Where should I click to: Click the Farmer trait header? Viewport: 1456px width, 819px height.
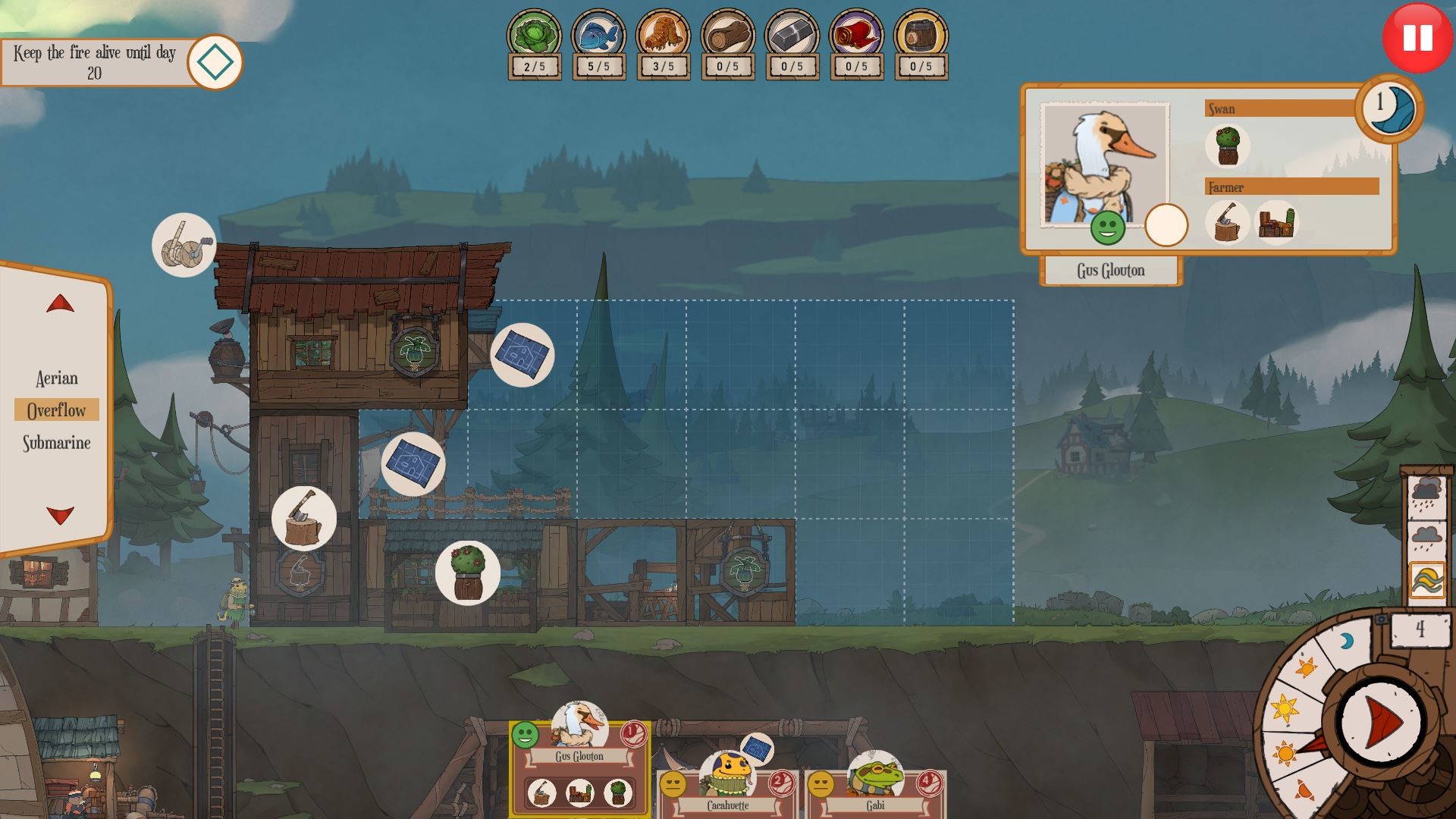(x=1291, y=187)
